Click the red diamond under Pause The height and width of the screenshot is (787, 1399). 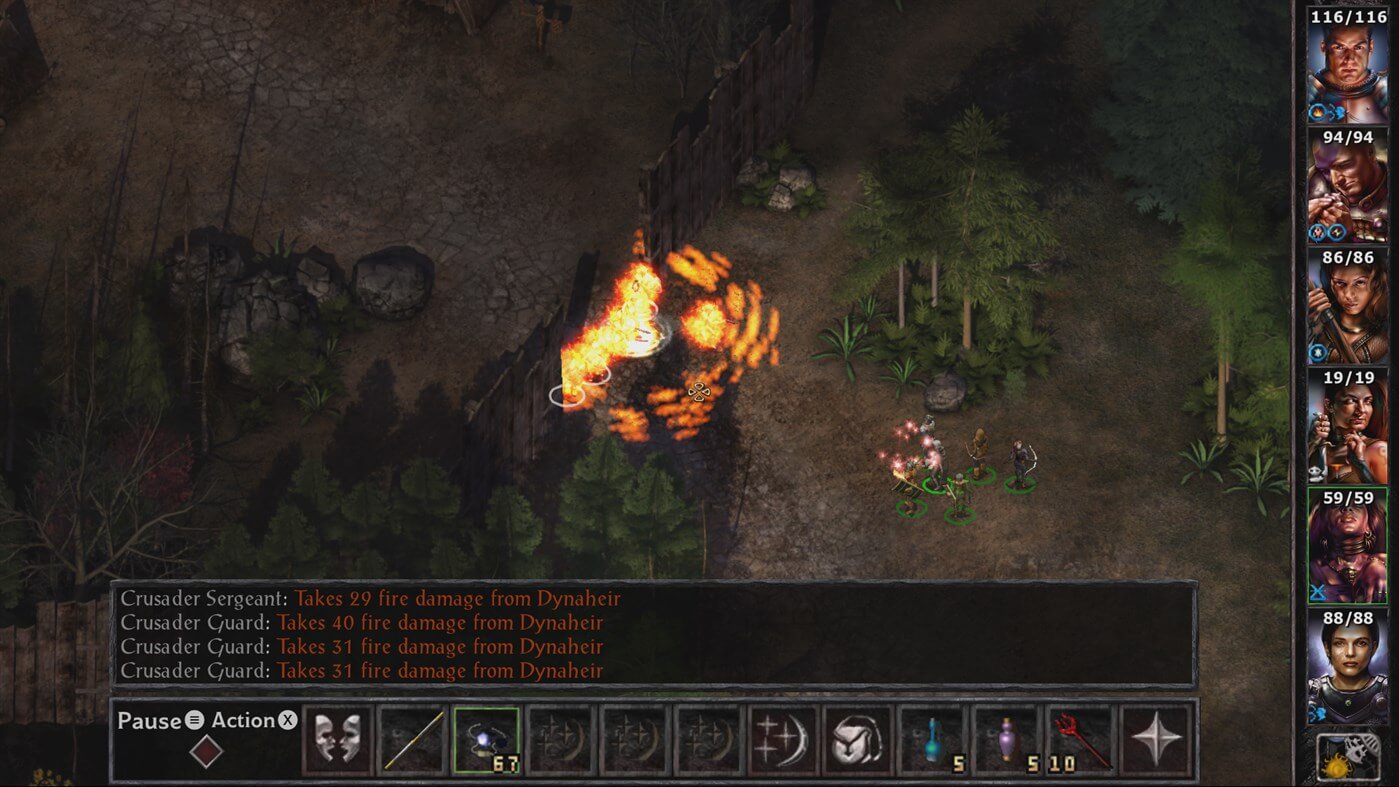pyautogui.click(x=206, y=751)
